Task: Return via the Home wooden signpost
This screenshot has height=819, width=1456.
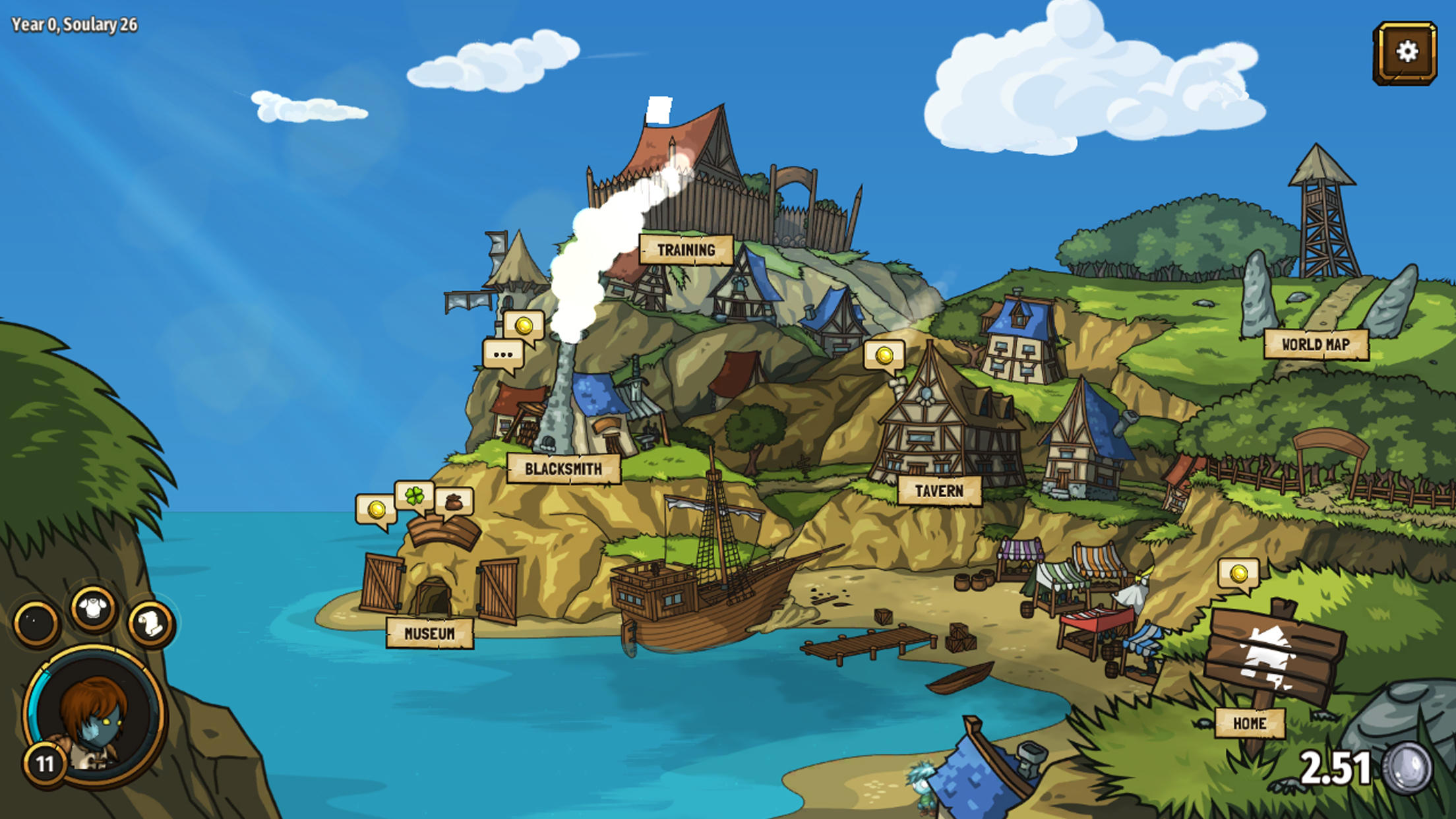Action: (x=1252, y=722)
